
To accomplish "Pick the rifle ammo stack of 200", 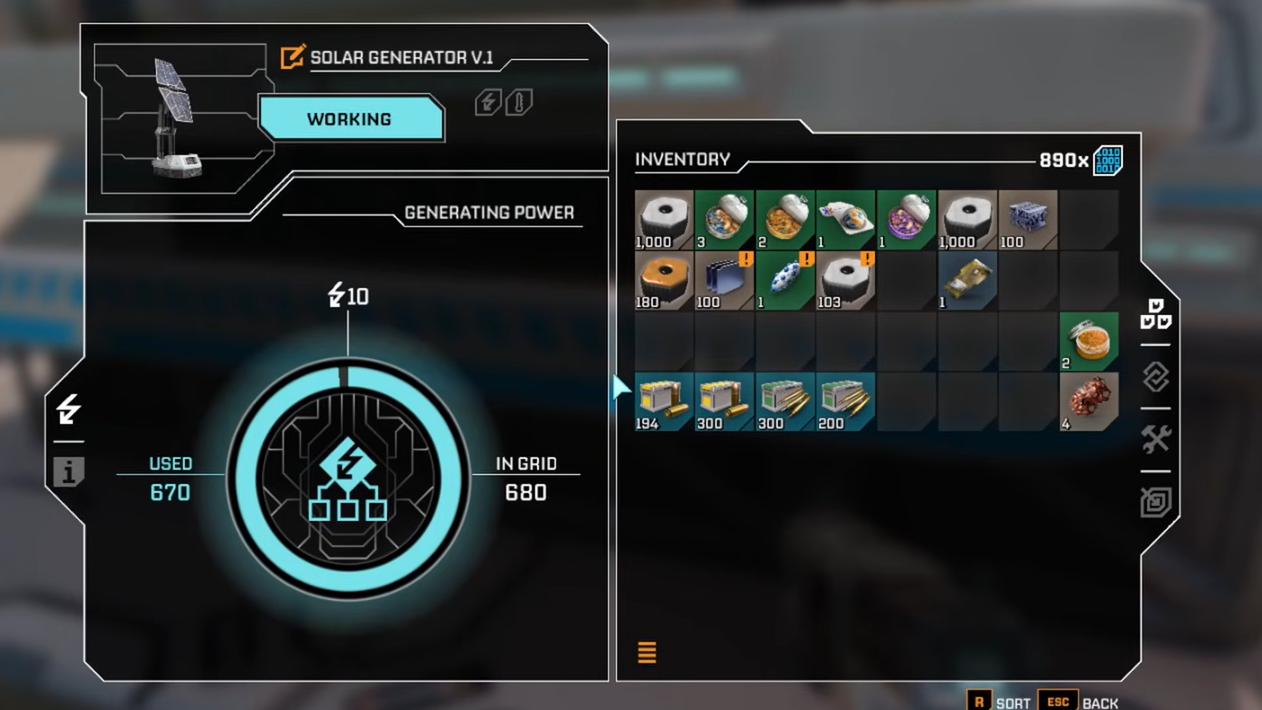I will pyautogui.click(x=845, y=401).
